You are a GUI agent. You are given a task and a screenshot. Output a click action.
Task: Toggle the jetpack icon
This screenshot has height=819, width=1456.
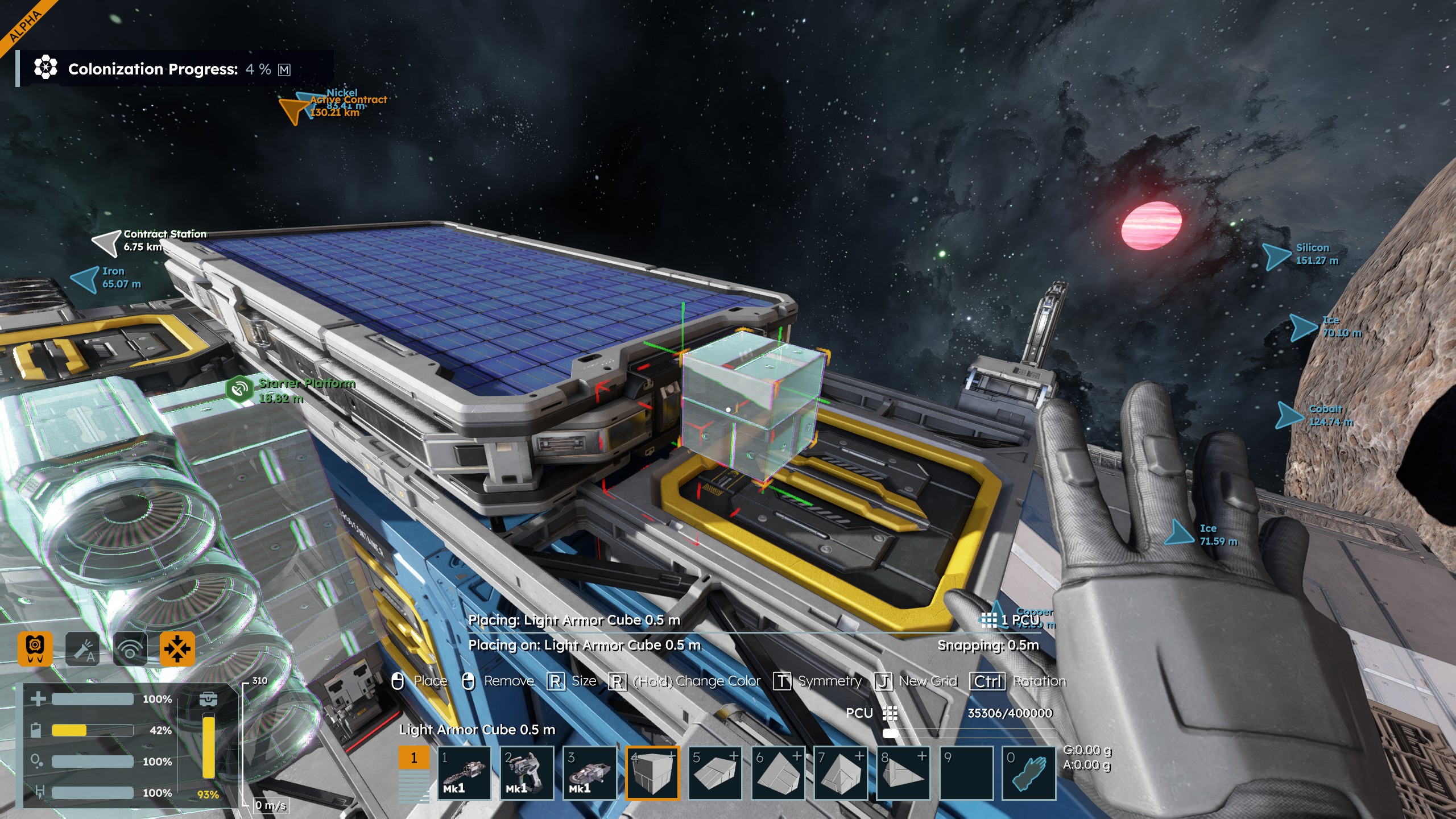35,648
